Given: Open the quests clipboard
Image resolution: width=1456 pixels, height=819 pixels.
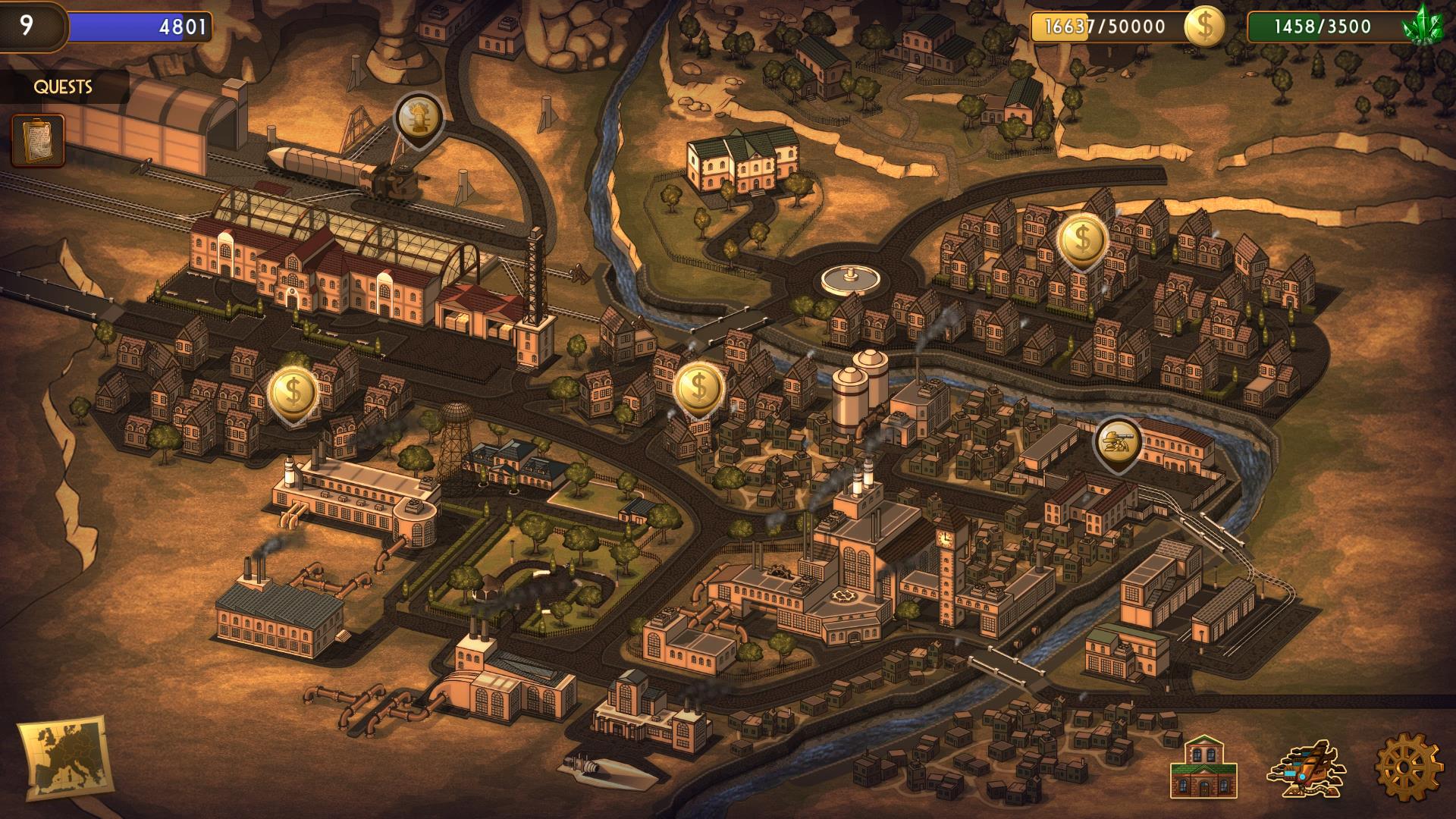Looking at the screenshot, I should point(37,140).
